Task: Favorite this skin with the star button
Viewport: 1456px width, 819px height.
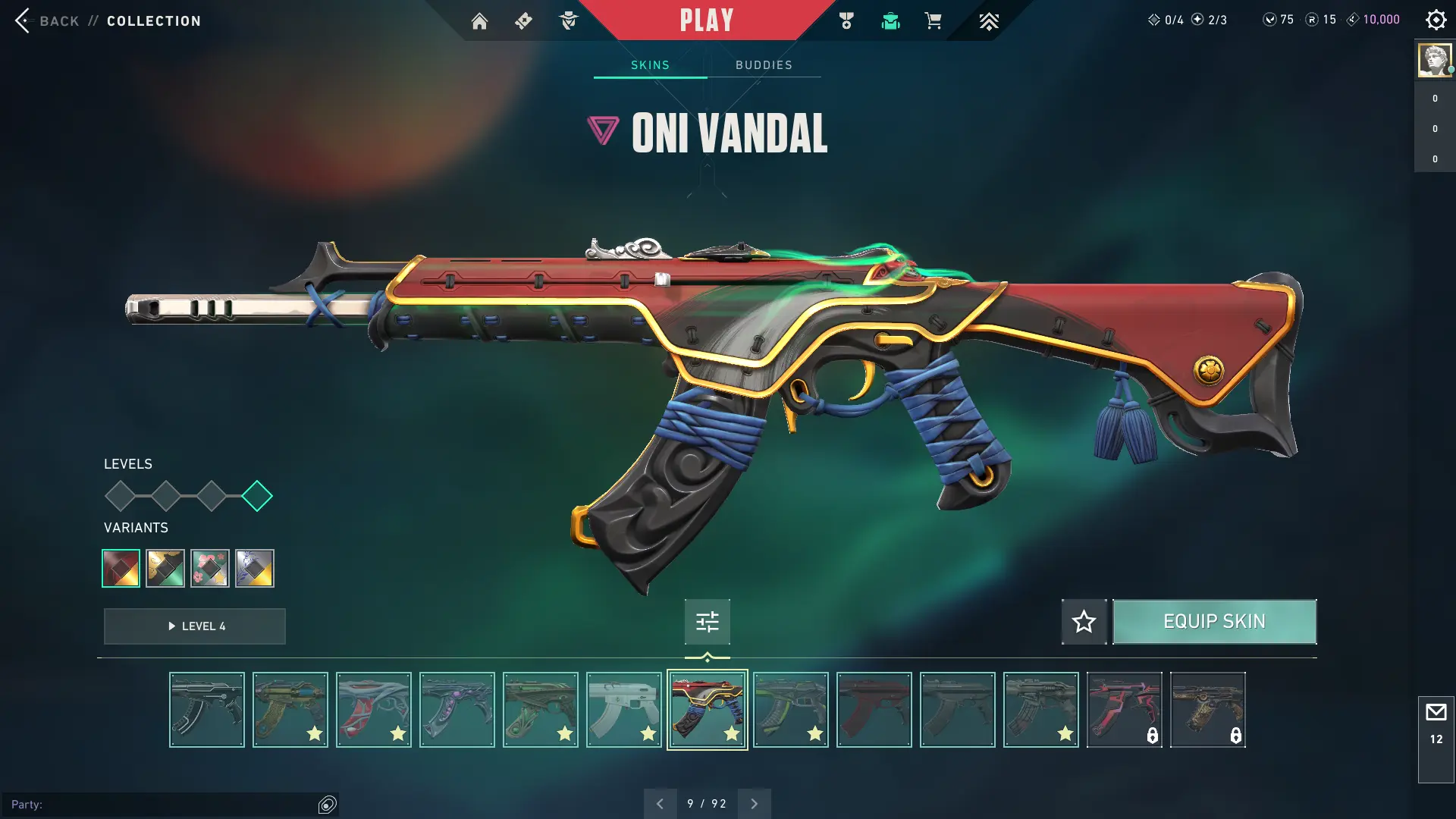Action: (x=1084, y=622)
